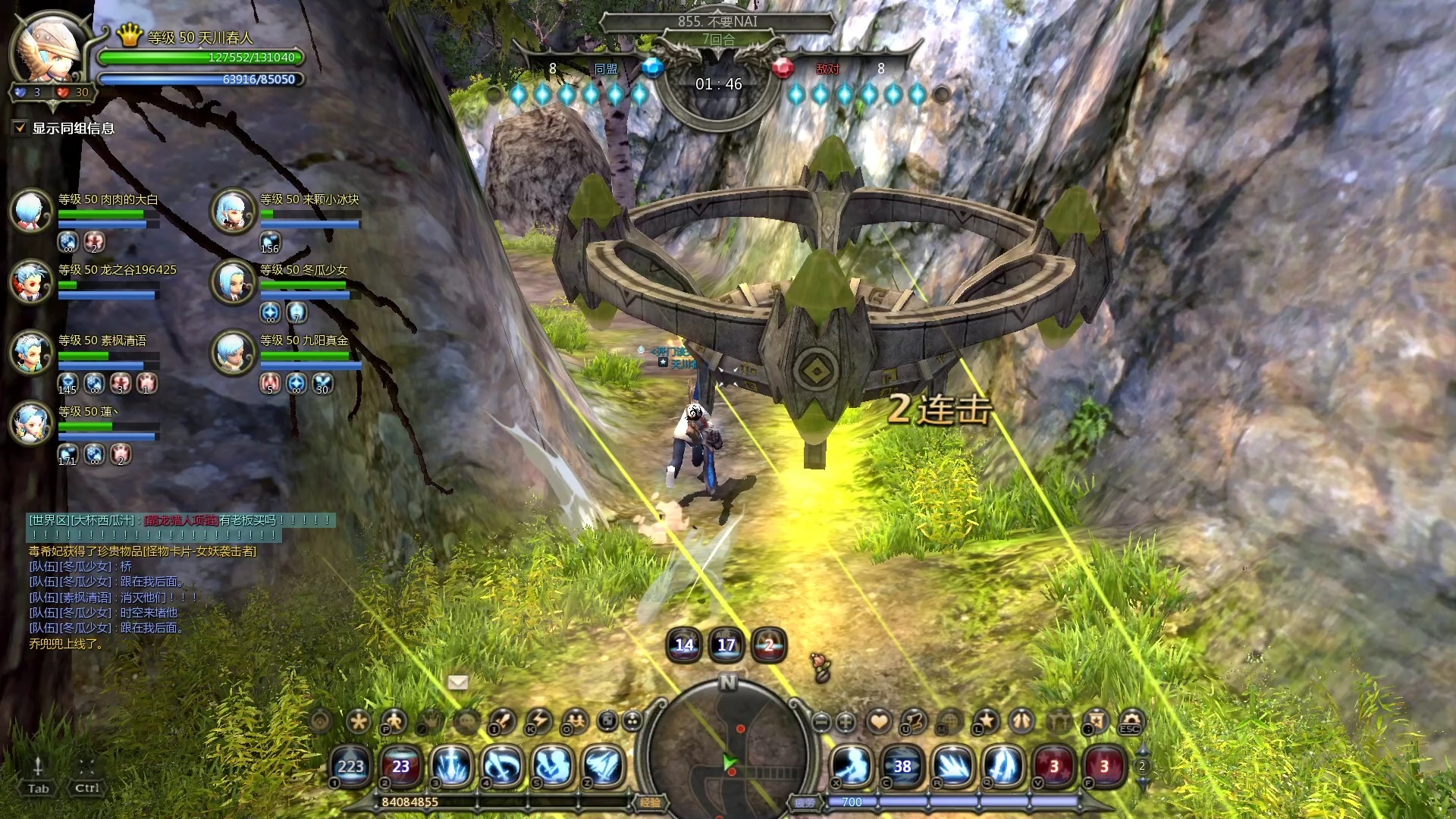Open the system menu gear icon
Screen dimensions: 1456x819
point(1131,721)
